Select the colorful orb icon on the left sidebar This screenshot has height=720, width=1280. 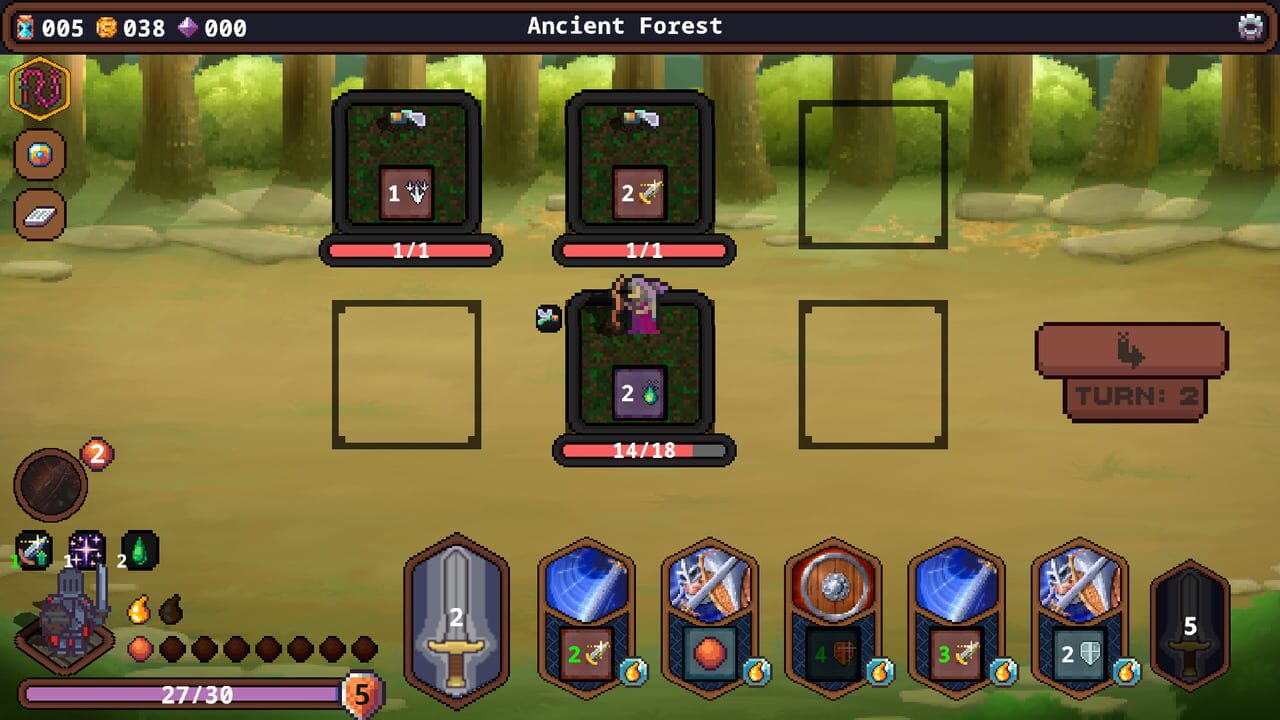coord(38,155)
